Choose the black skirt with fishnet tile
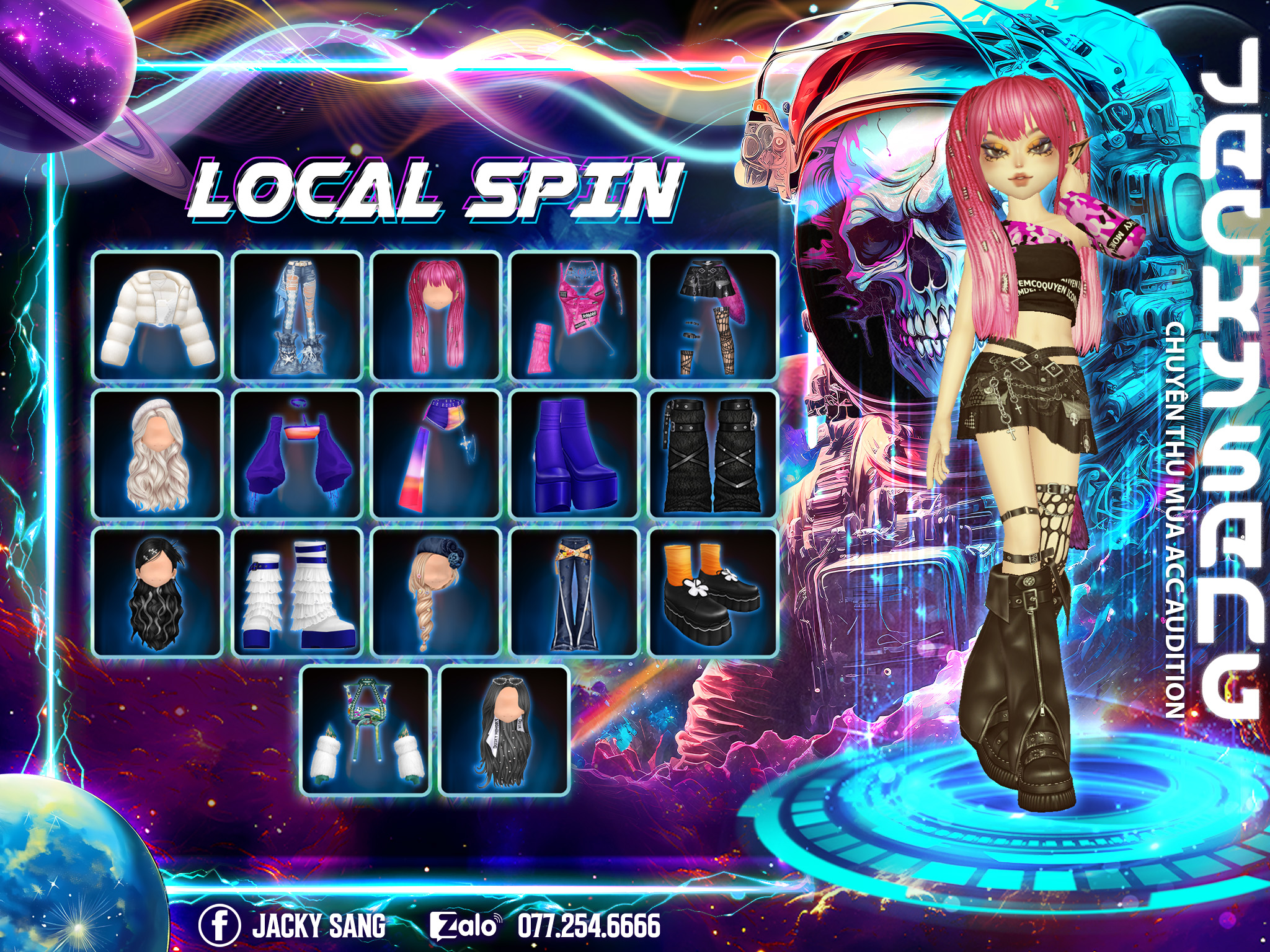Viewport: 1270px width, 952px height. (x=713, y=316)
